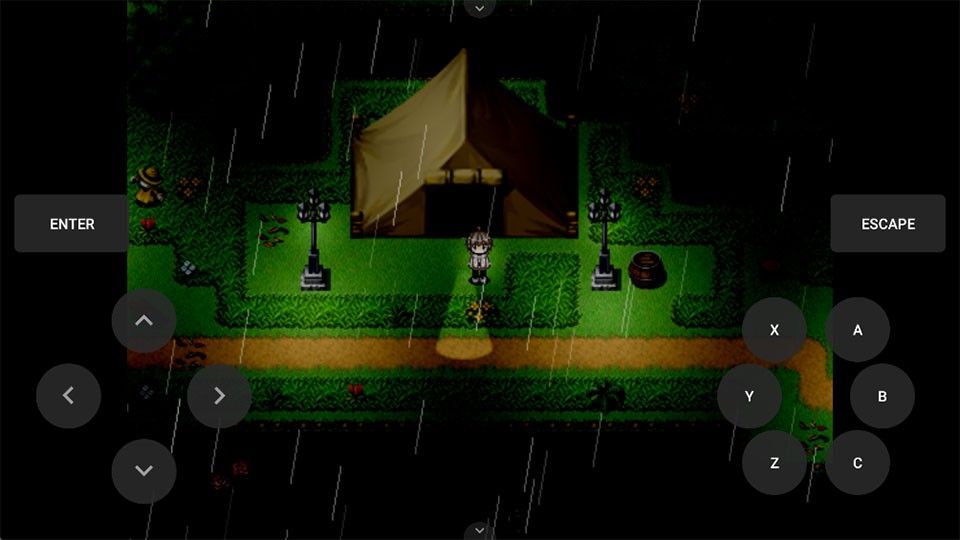Tap the right arrow directional button

219,396
